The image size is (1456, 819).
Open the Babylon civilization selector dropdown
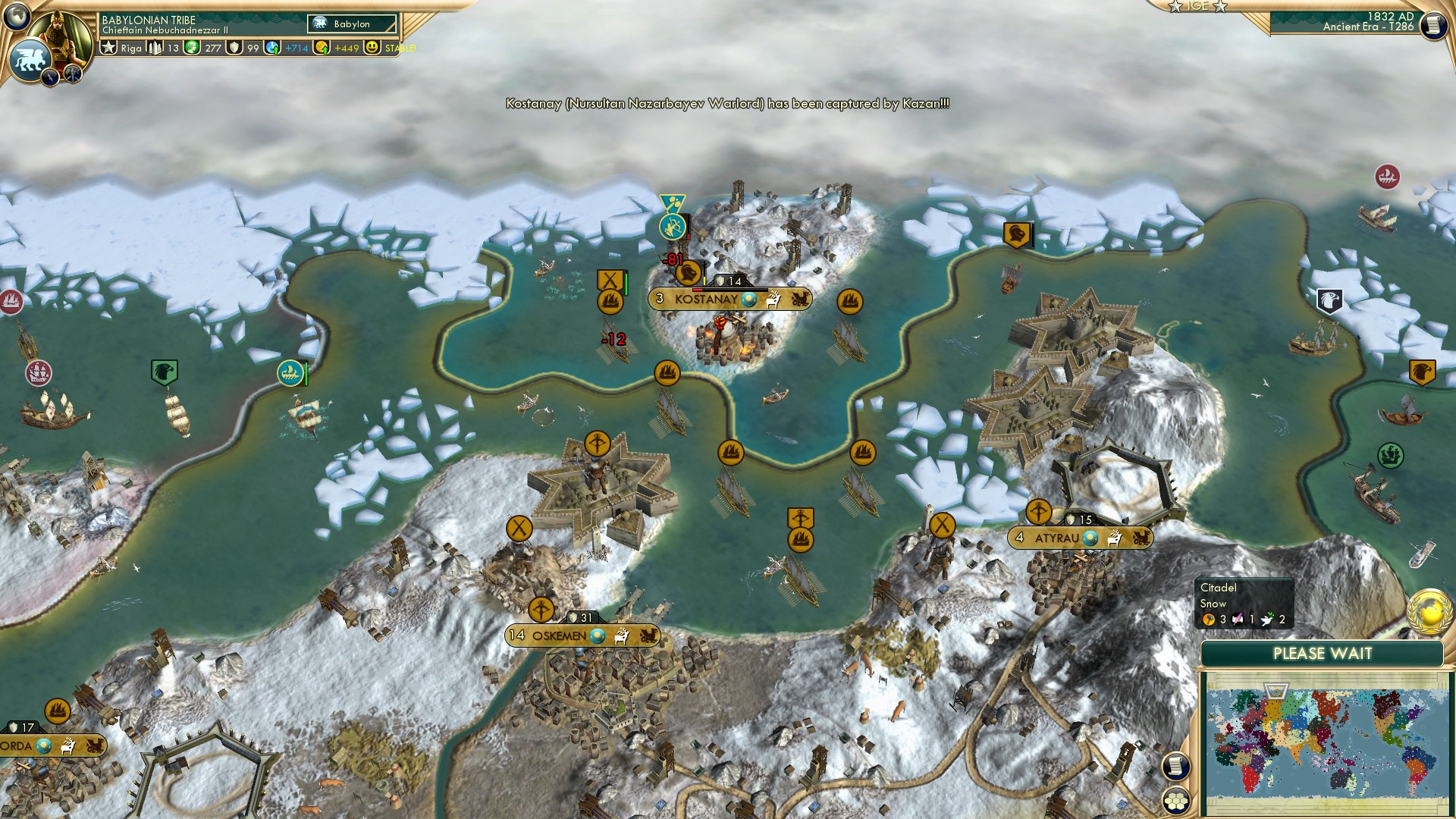(x=353, y=24)
